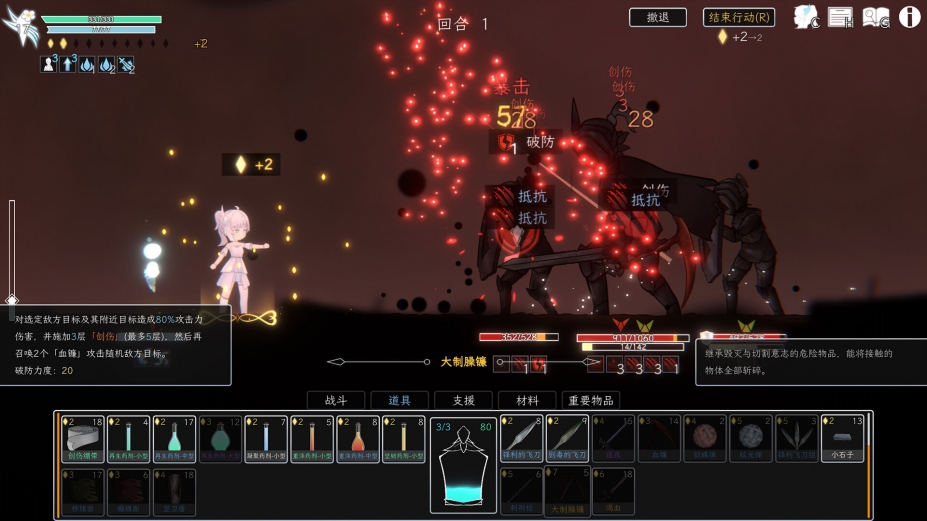
Task: Select the 重净药剂-中型 orange flask
Action: click(x=358, y=439)
